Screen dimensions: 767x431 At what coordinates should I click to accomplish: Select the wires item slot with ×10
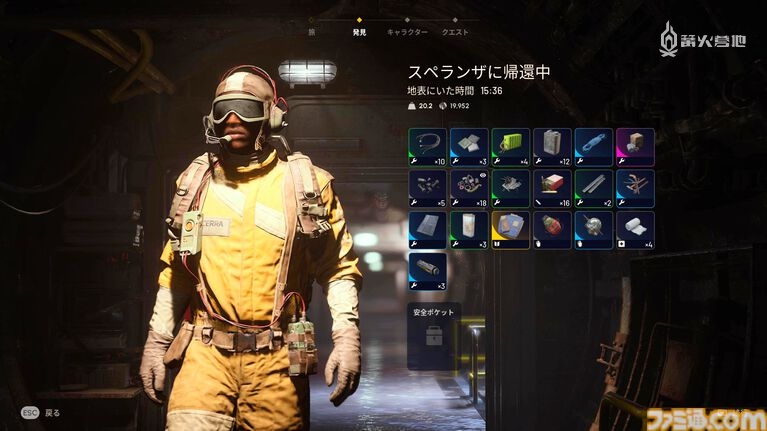pyautogui.click(x=428, y=147)
